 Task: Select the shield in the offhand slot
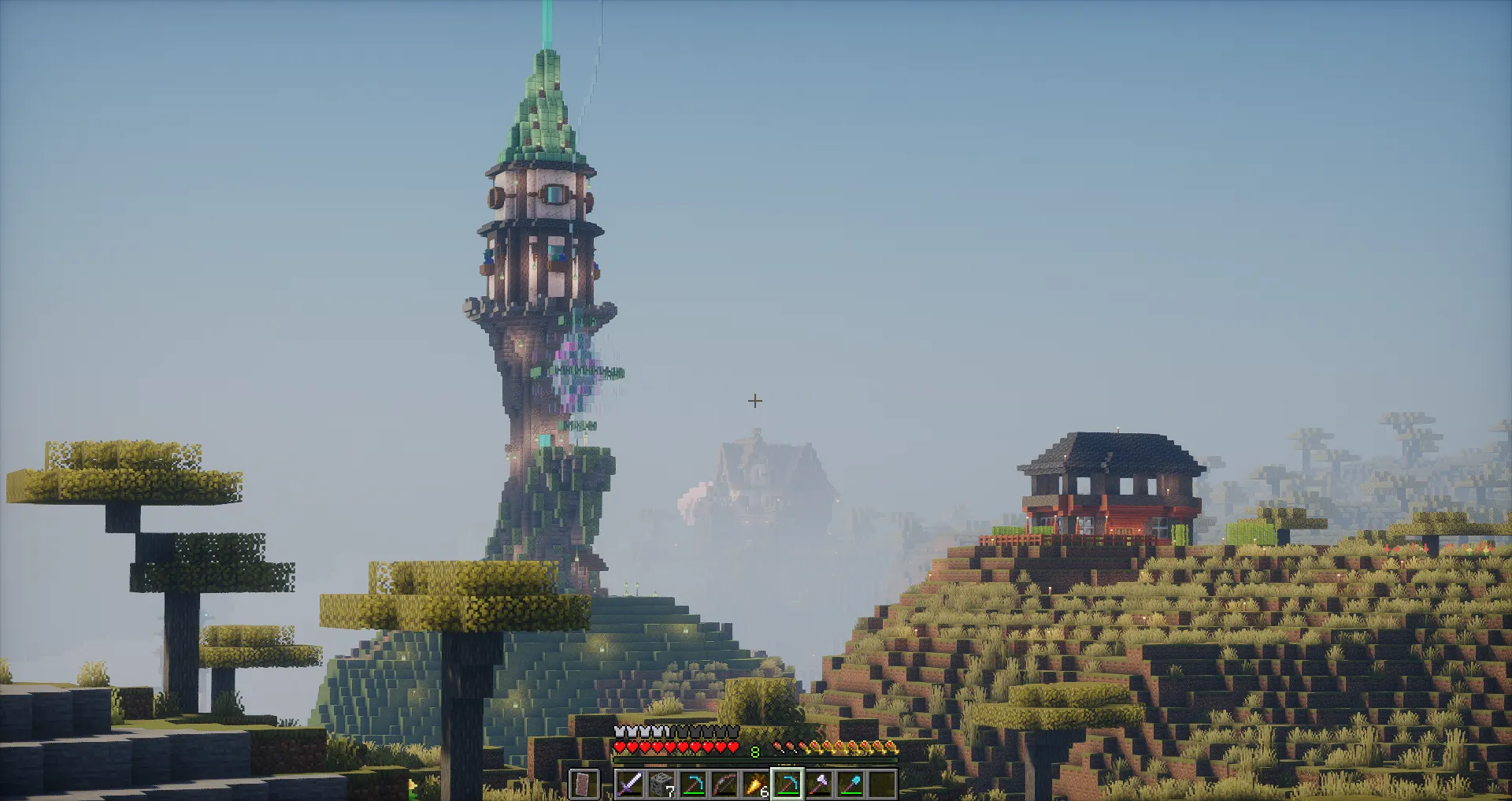(584, 784)
